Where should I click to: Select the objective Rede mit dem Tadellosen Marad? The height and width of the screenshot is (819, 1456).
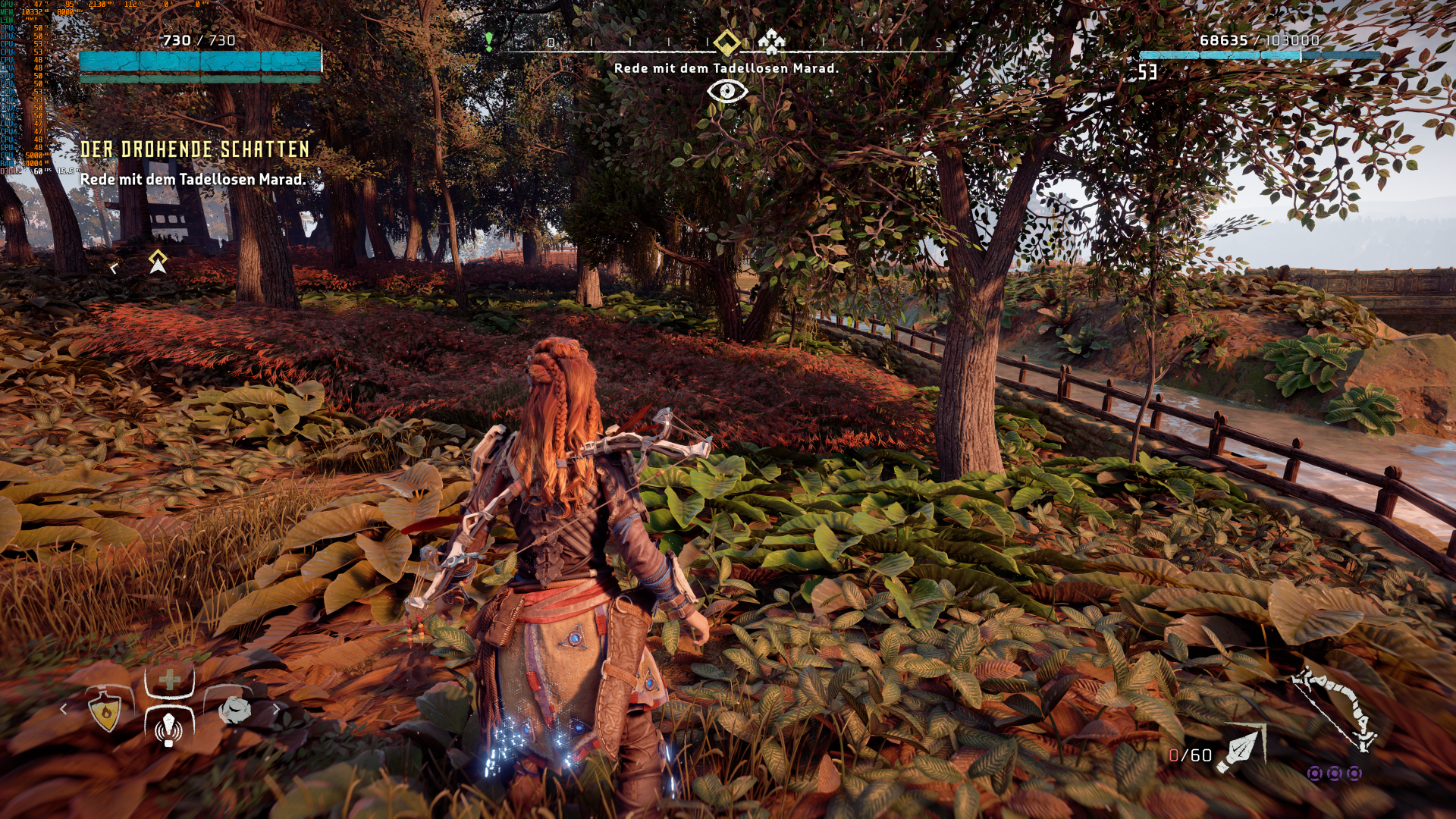pos(193,181)
